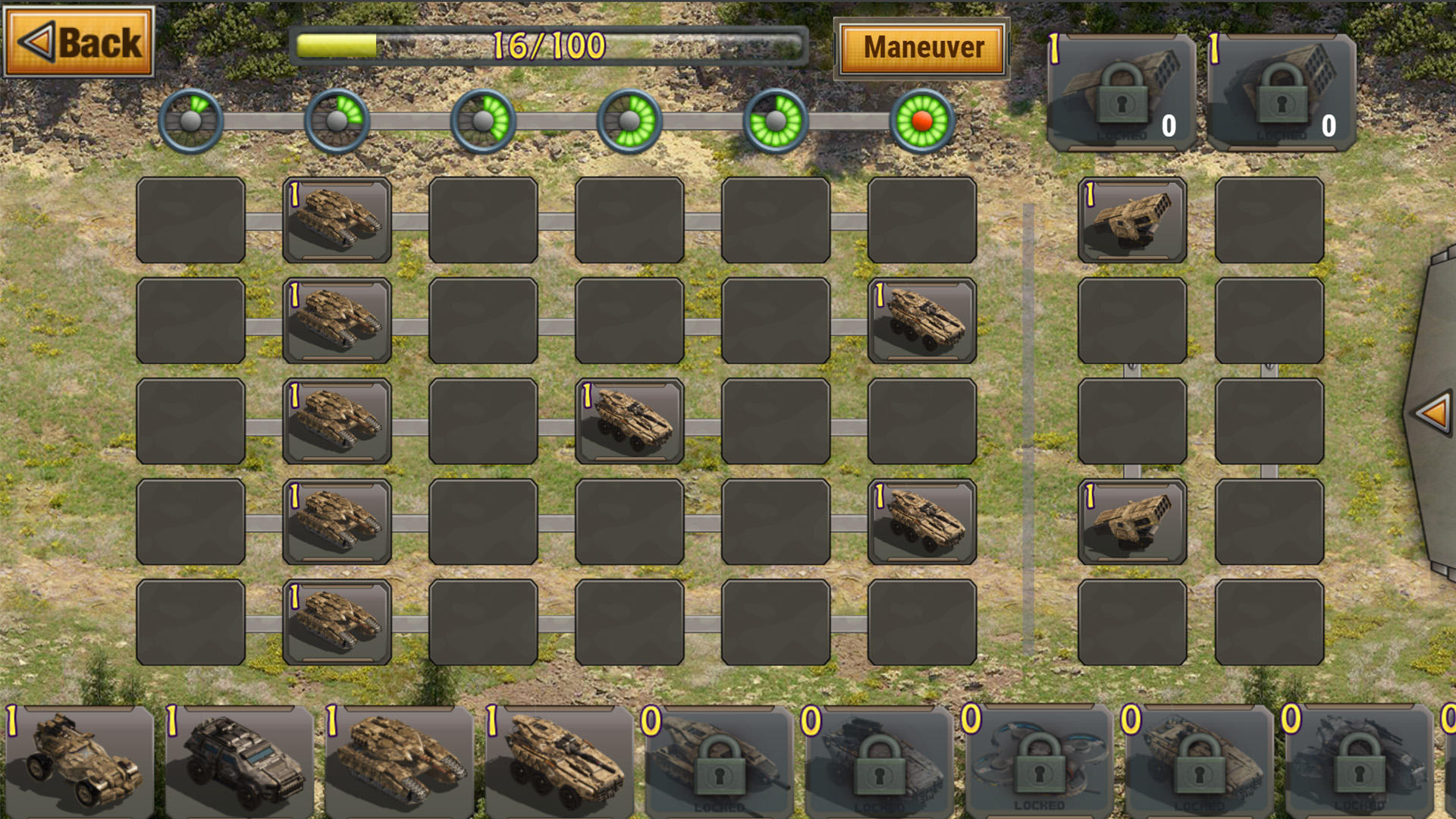Viewport: 1456px width, 819px height.
Task: Open the fifth wheel node on the track
Action: [x=773, y=121]
